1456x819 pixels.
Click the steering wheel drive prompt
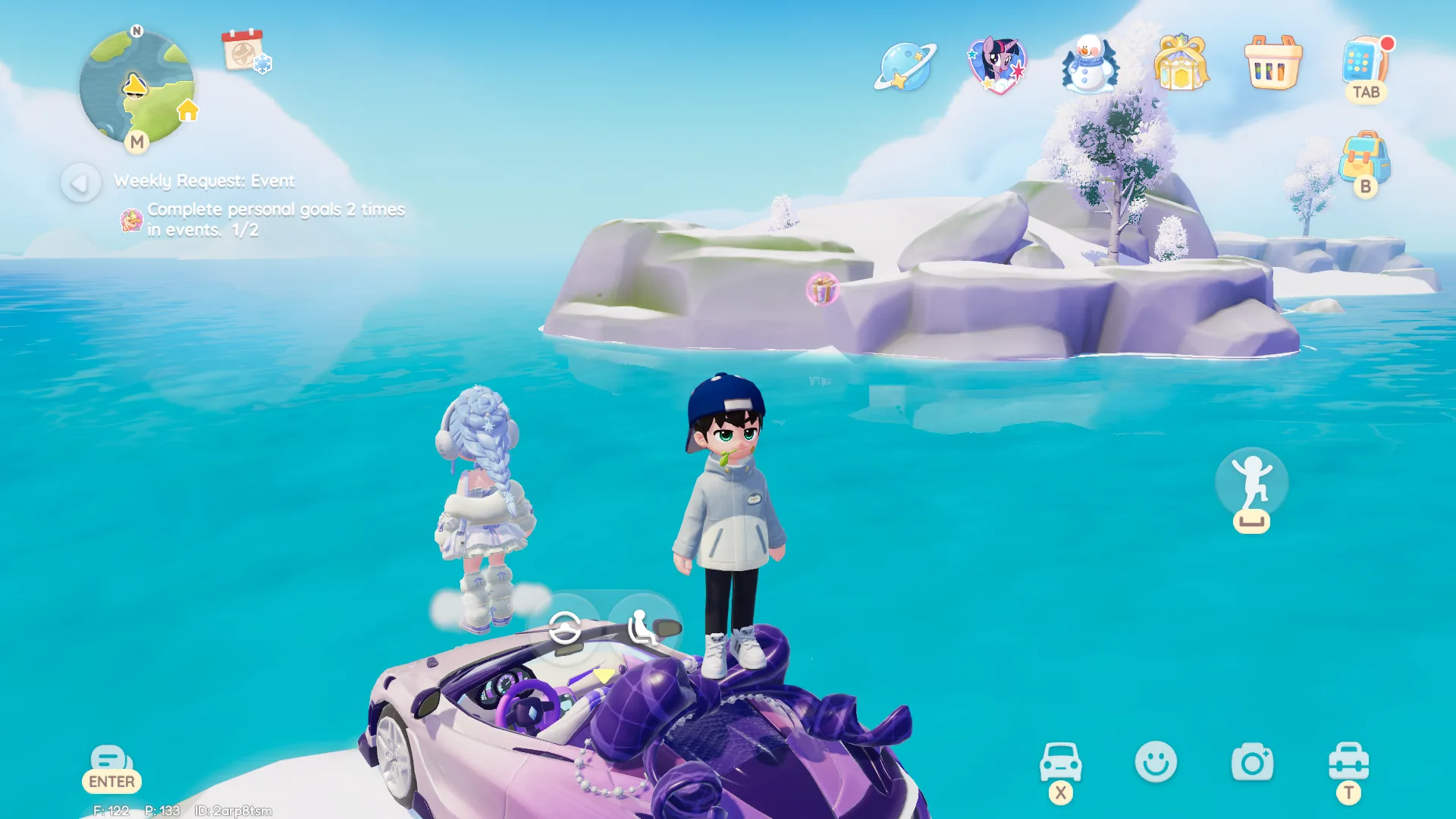tap(565, 628)
